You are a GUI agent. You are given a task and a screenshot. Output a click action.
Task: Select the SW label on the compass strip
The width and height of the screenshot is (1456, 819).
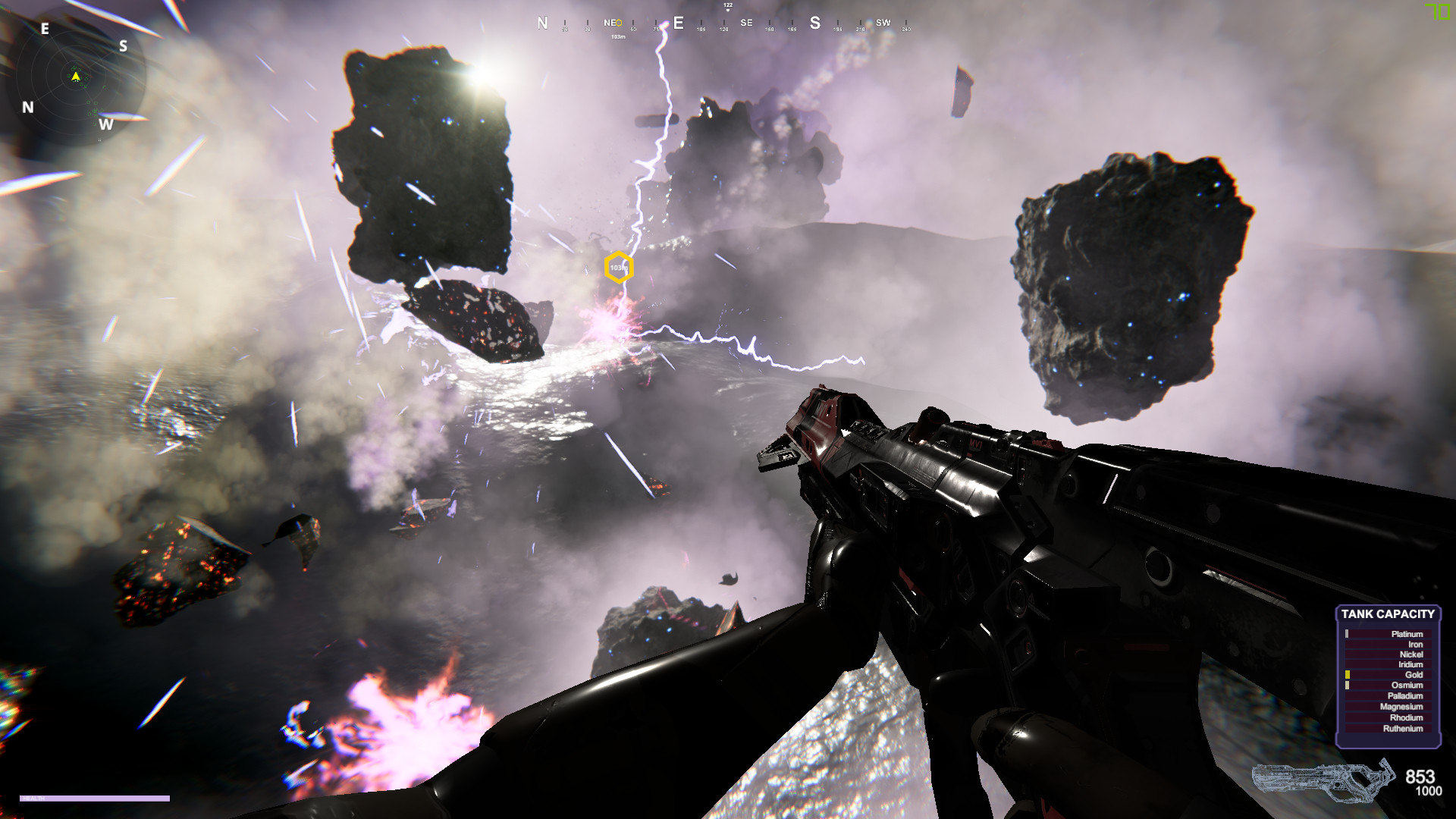[x=882, y=24]
